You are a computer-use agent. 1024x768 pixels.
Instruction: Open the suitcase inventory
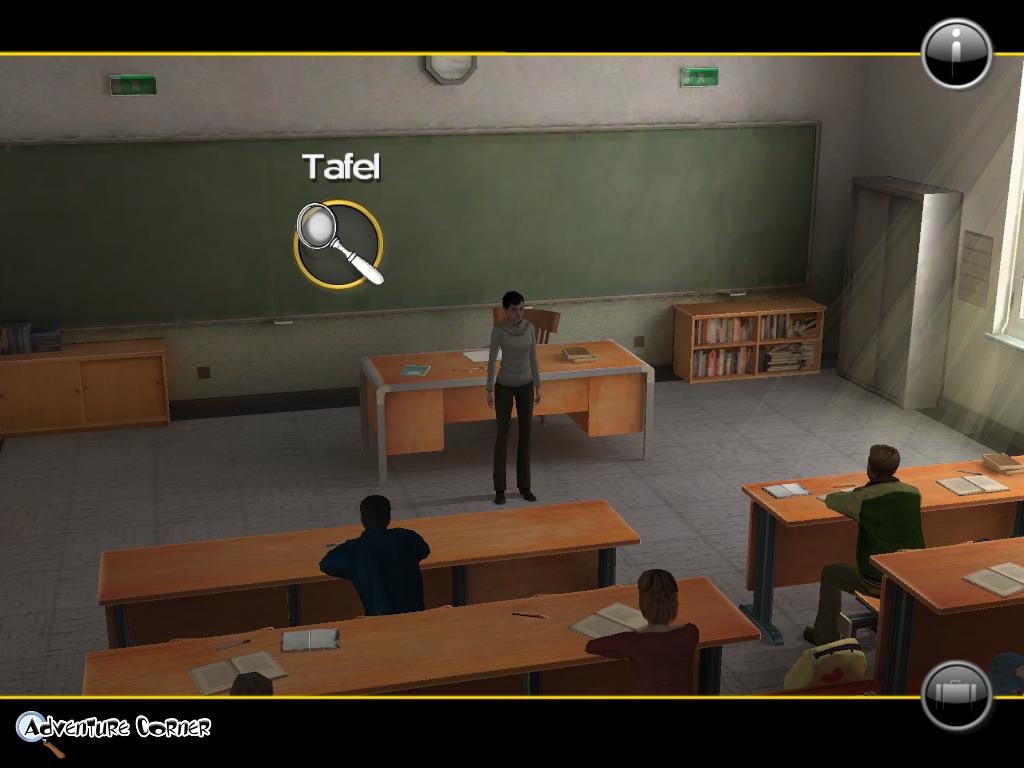coord(956,695)
